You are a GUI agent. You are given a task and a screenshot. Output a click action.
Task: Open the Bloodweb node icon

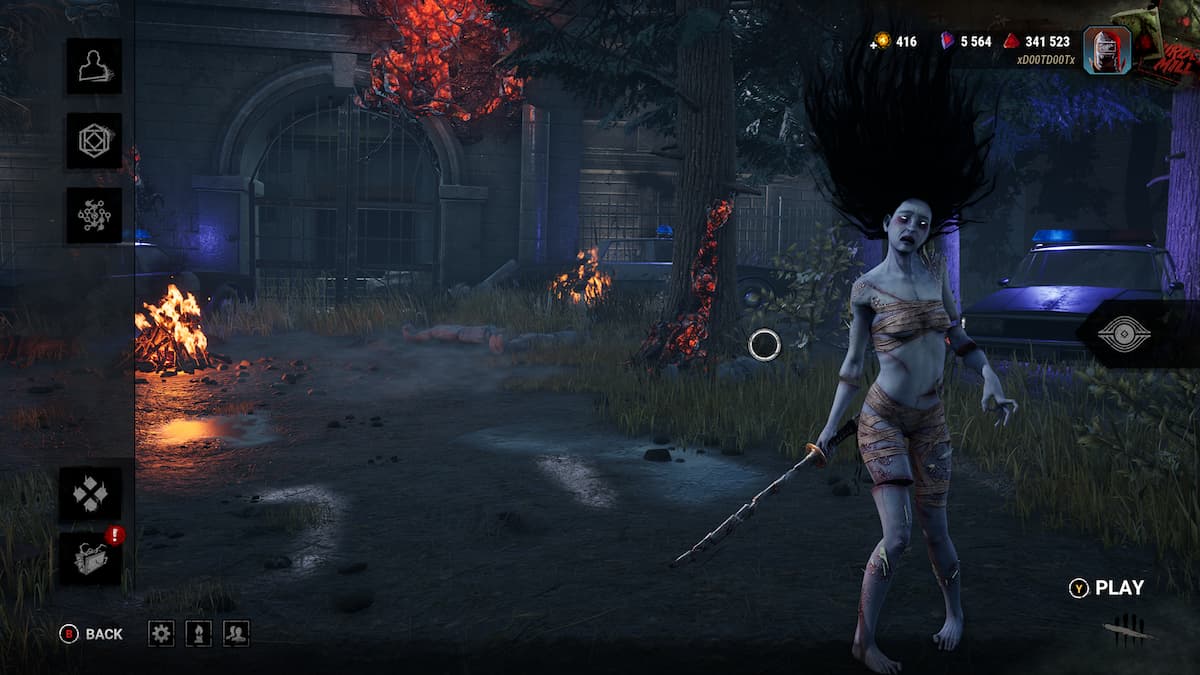coord(94,216)
